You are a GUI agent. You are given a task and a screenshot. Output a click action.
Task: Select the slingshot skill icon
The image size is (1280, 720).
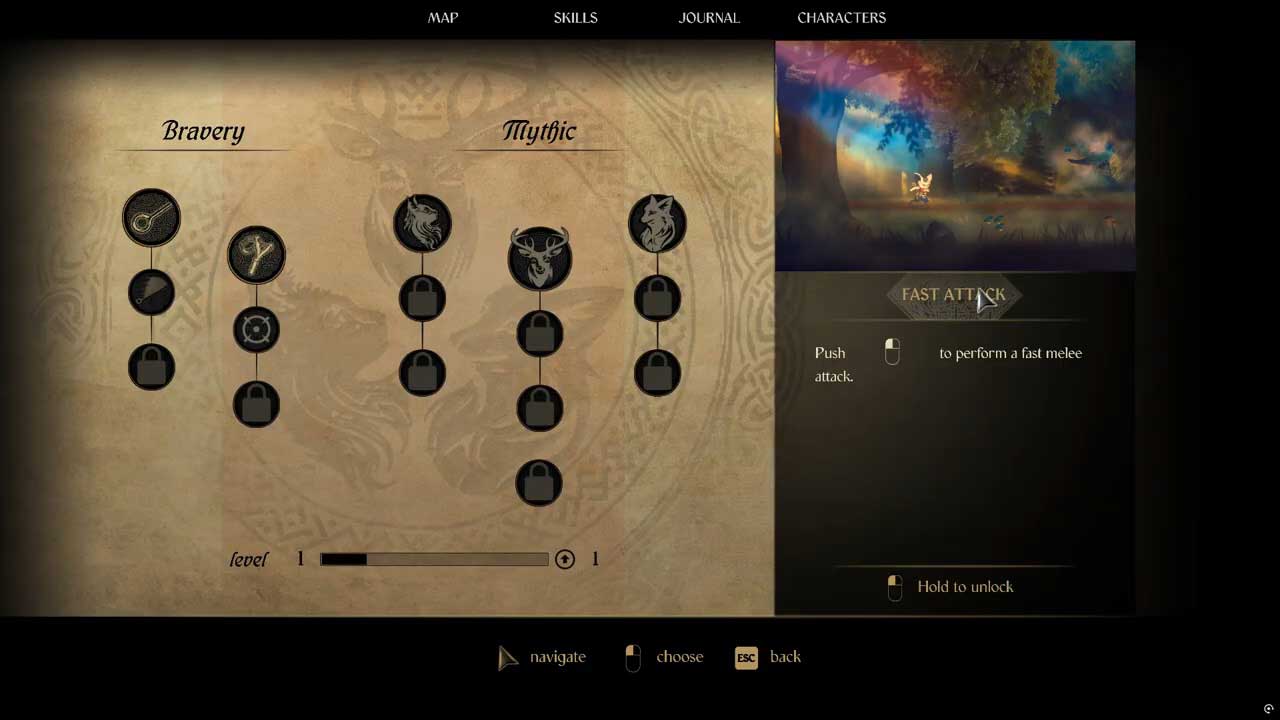256,255
